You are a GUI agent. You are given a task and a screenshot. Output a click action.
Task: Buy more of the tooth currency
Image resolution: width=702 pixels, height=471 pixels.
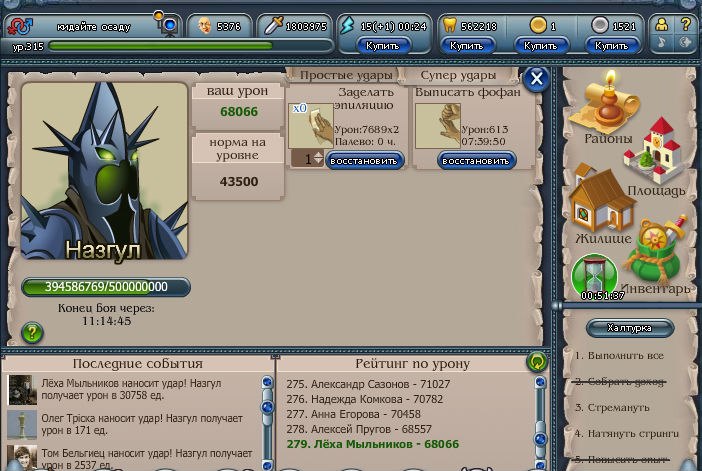tap(466, 45)
